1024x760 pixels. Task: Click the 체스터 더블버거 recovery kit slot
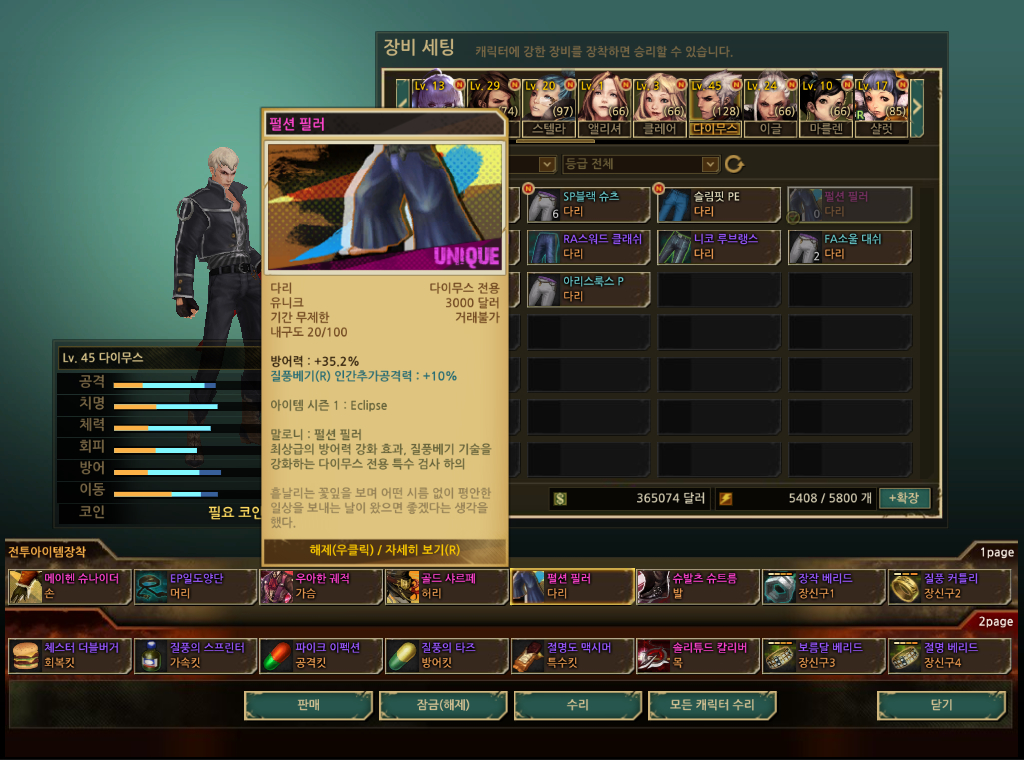[x=69, y=655]
